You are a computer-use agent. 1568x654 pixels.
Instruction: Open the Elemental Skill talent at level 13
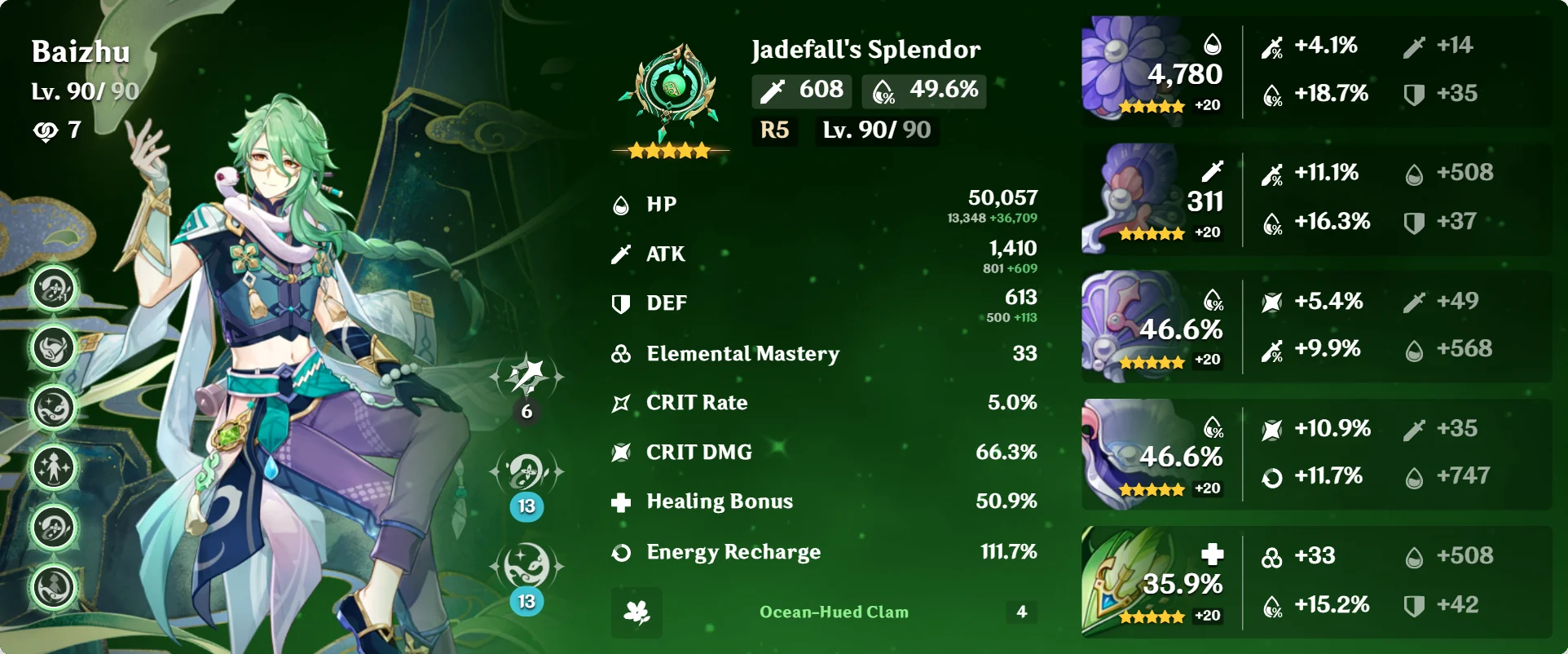(528, 470)
